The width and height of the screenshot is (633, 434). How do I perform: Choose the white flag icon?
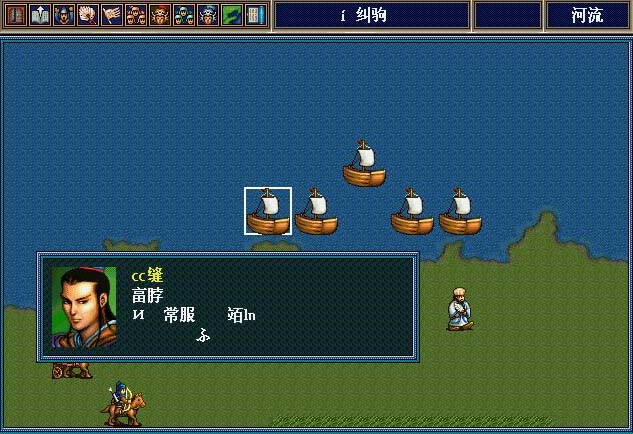point(112,15)
